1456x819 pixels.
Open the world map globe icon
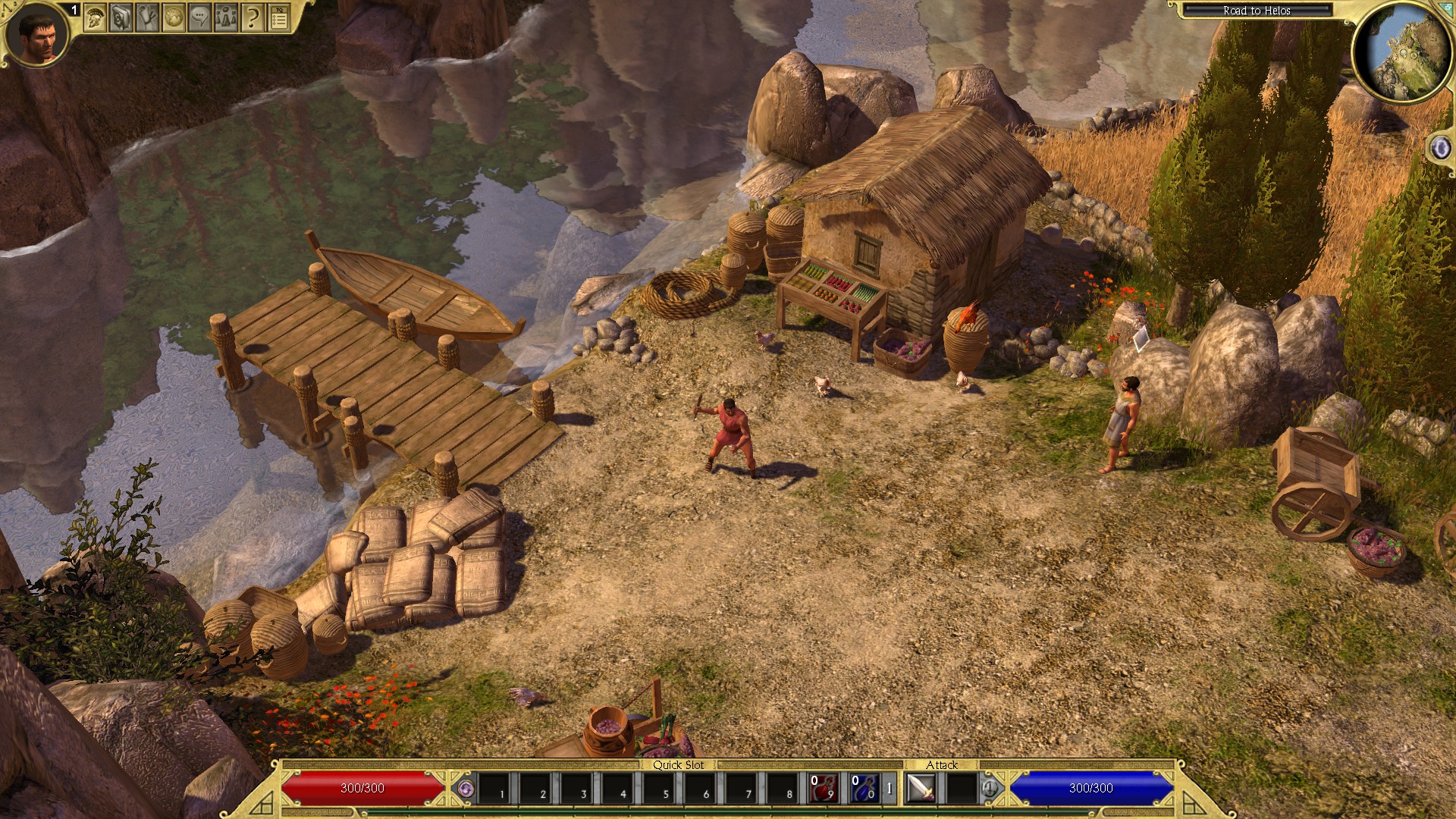[174, 18]
